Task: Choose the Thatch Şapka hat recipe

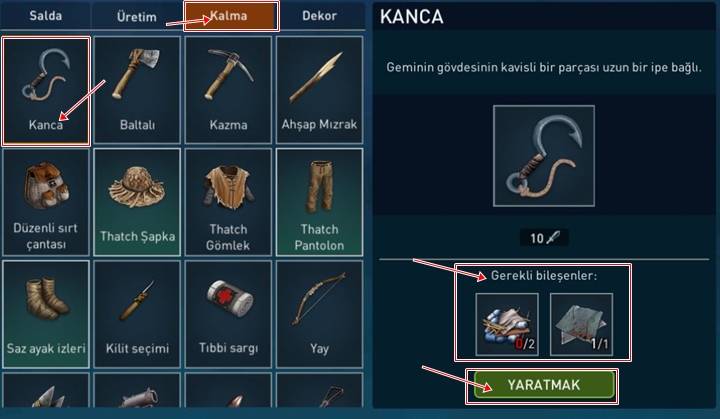Action: click(137, 202)
